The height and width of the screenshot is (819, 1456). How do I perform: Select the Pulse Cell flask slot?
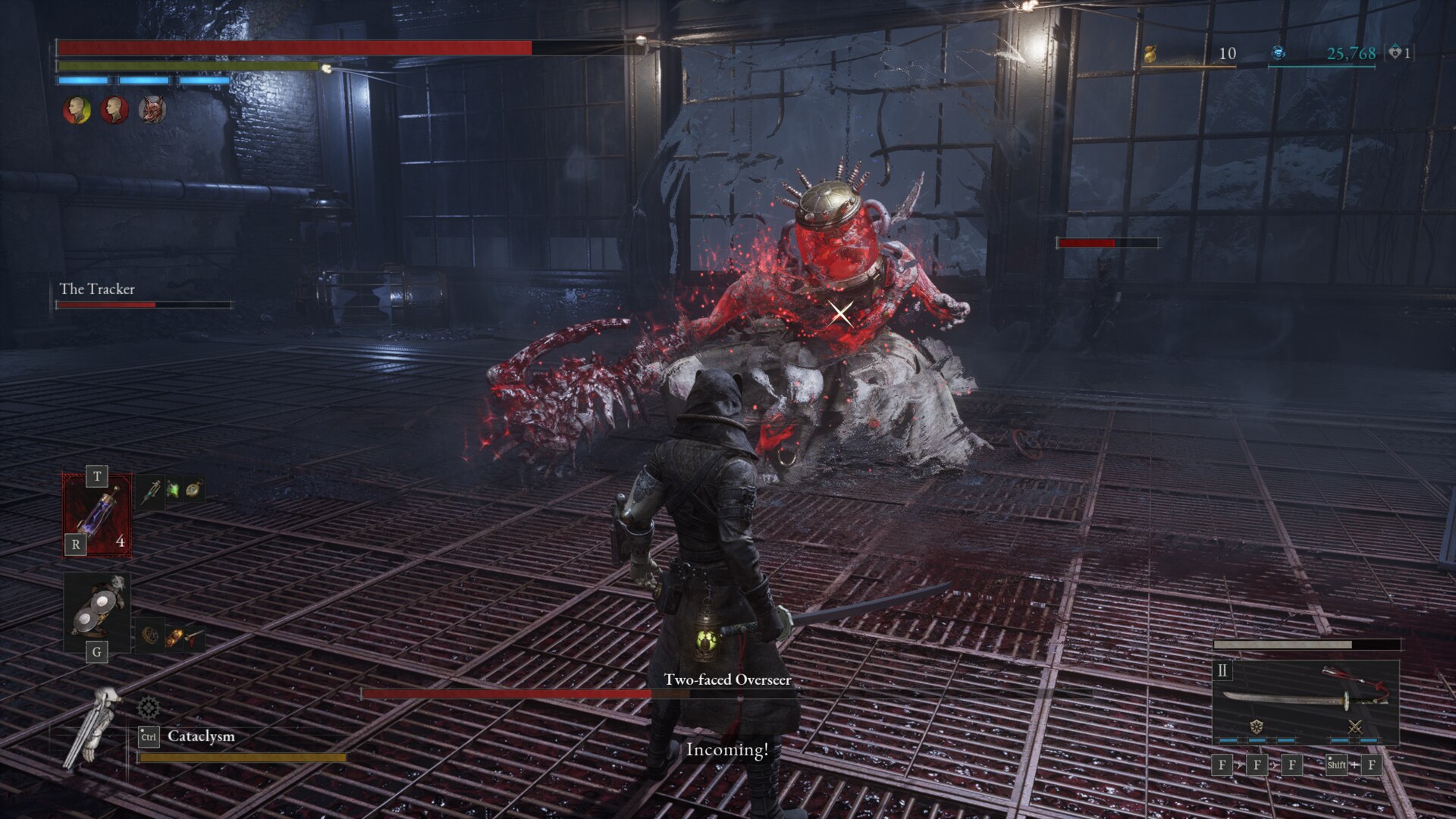pyautogui.click(x=97, y=516)
